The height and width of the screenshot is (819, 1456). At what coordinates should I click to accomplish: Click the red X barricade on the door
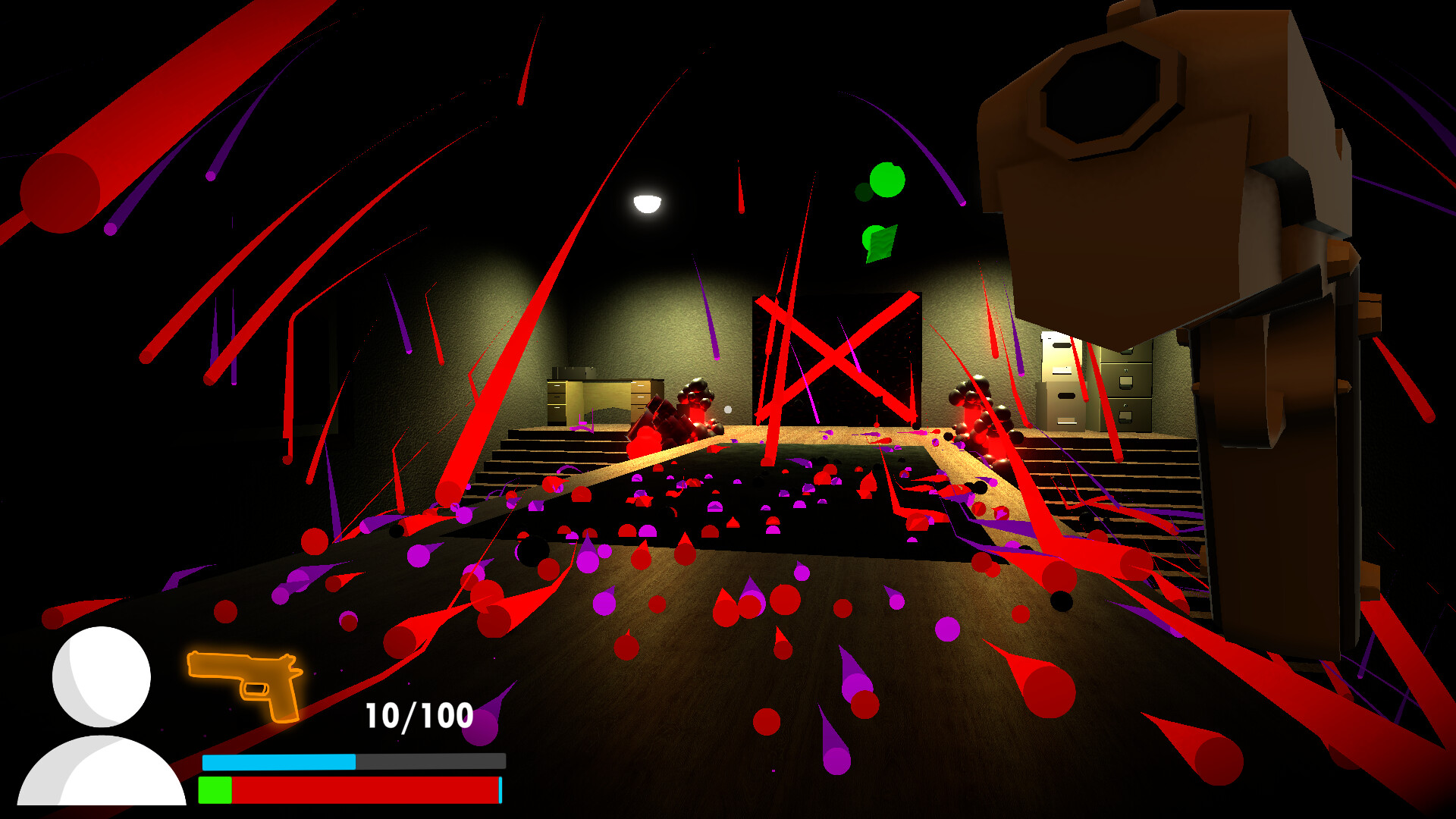834,356
